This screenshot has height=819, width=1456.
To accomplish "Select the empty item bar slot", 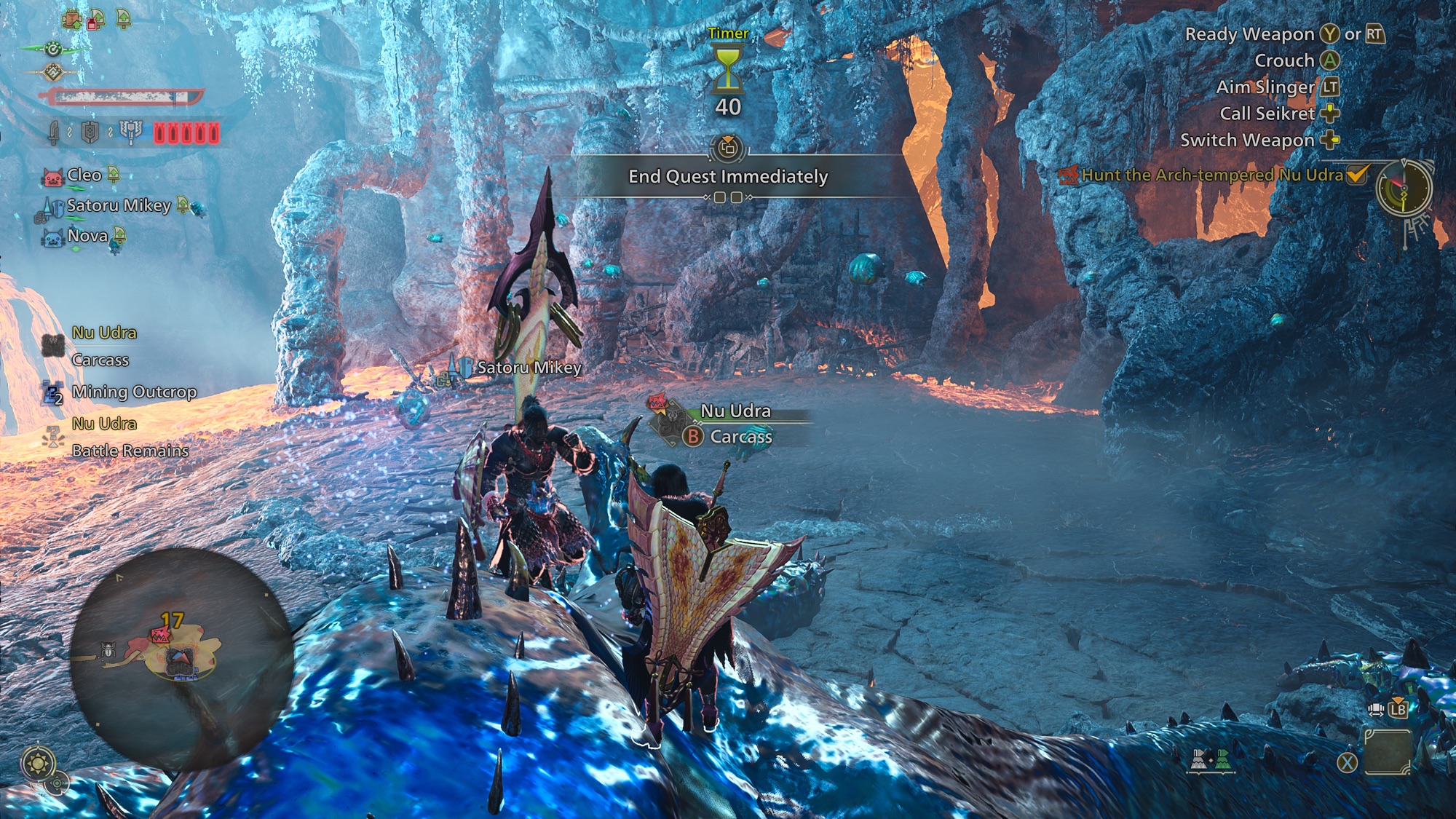I will [x=1388, y=753].
